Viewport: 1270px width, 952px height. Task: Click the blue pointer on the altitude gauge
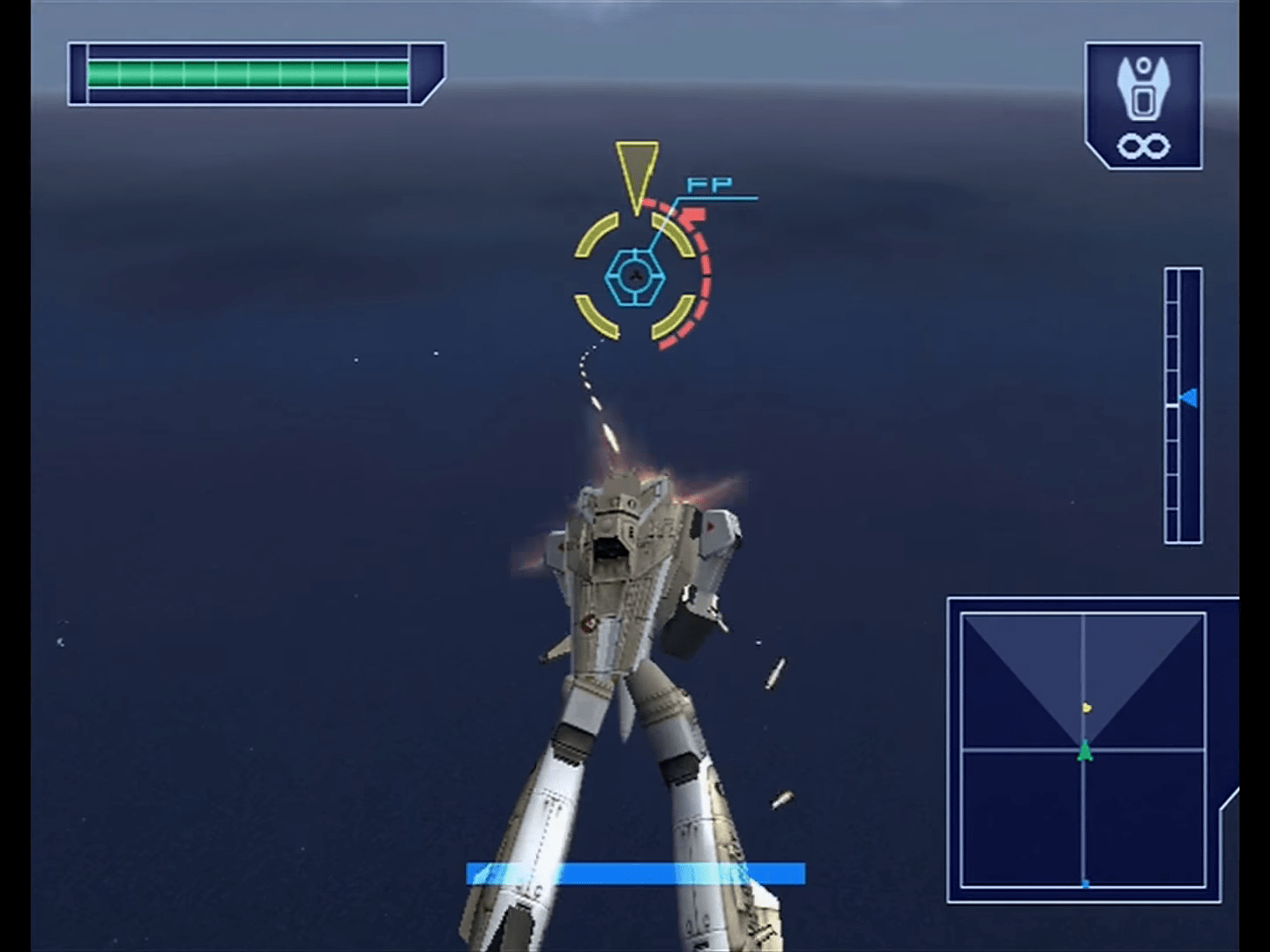pyautogui.click(x=1189, y=398)
